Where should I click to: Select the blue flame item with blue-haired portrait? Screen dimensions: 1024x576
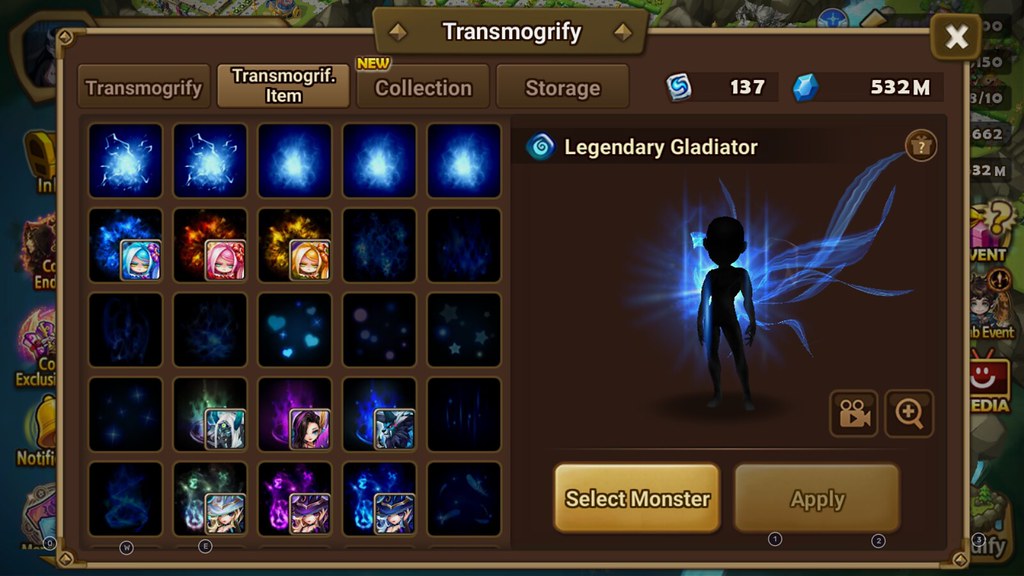click(x=125, y=244)
